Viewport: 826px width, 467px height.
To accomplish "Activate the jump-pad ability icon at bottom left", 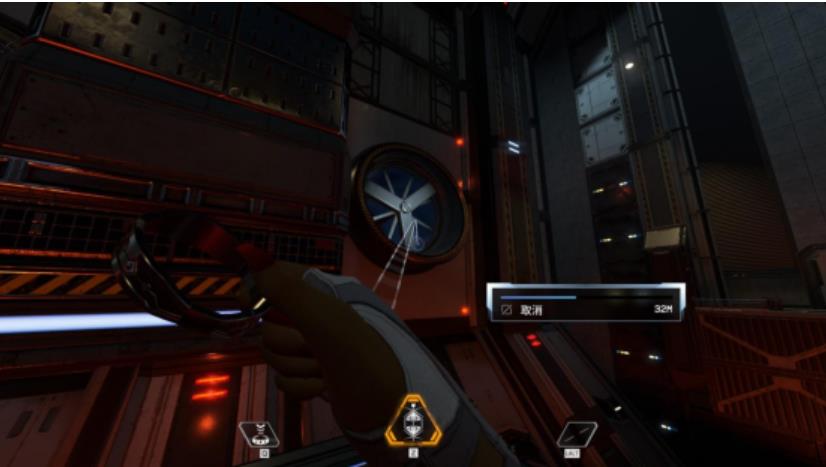I will pyautogui.click(x=258, y=434).
